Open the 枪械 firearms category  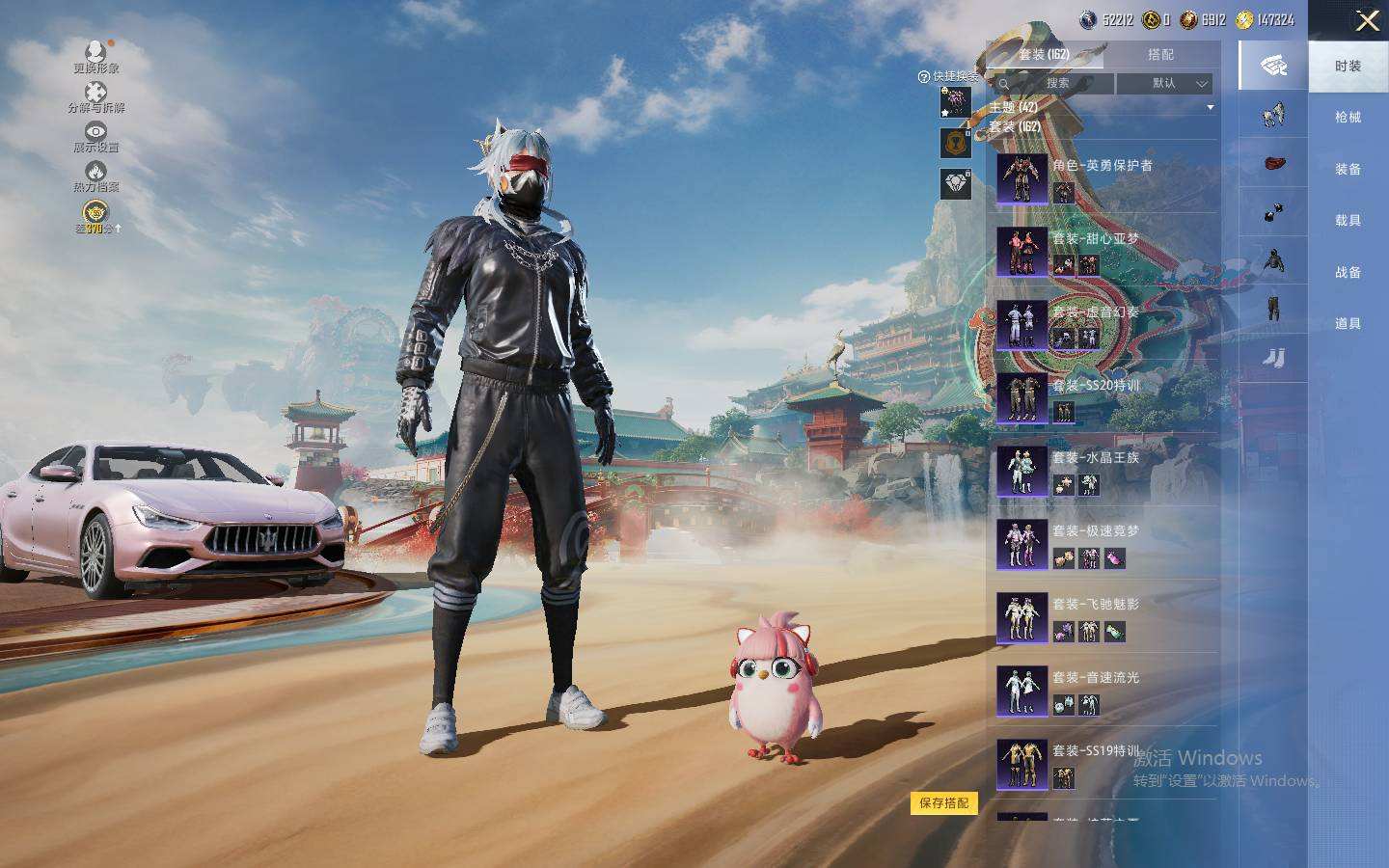1348,118
